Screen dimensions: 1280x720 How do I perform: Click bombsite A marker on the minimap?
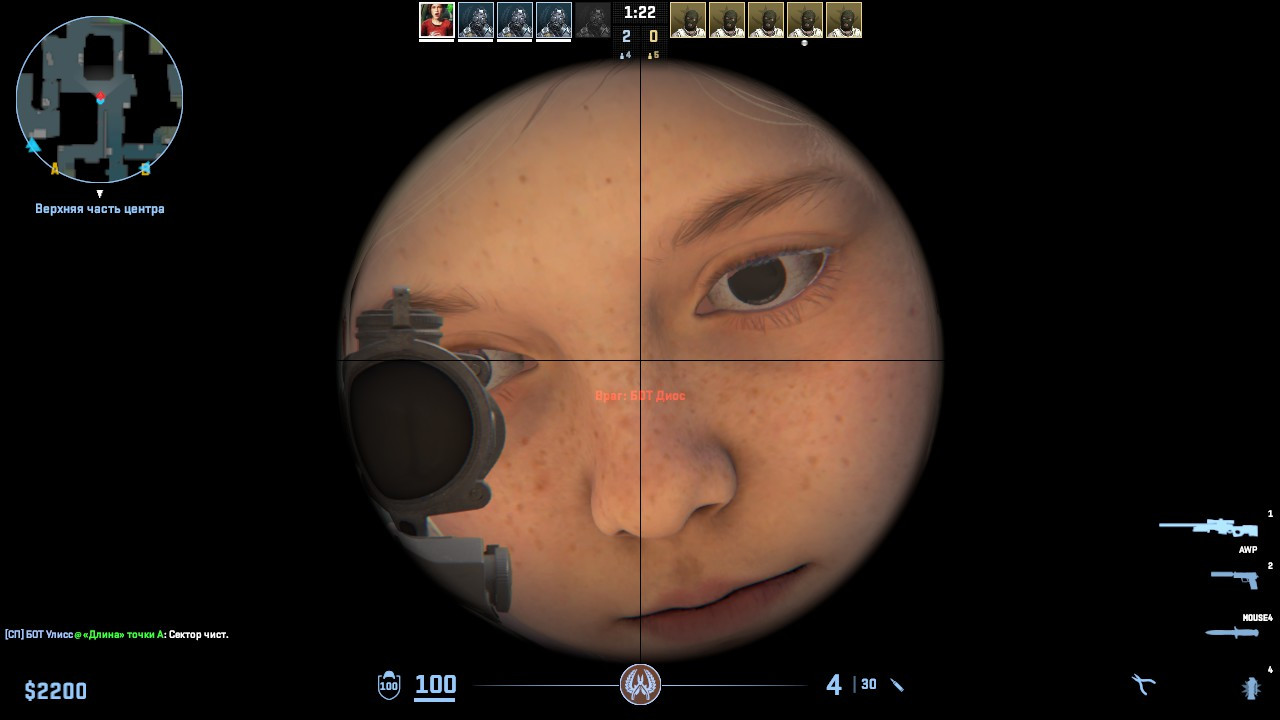click(x=55, y=169)
